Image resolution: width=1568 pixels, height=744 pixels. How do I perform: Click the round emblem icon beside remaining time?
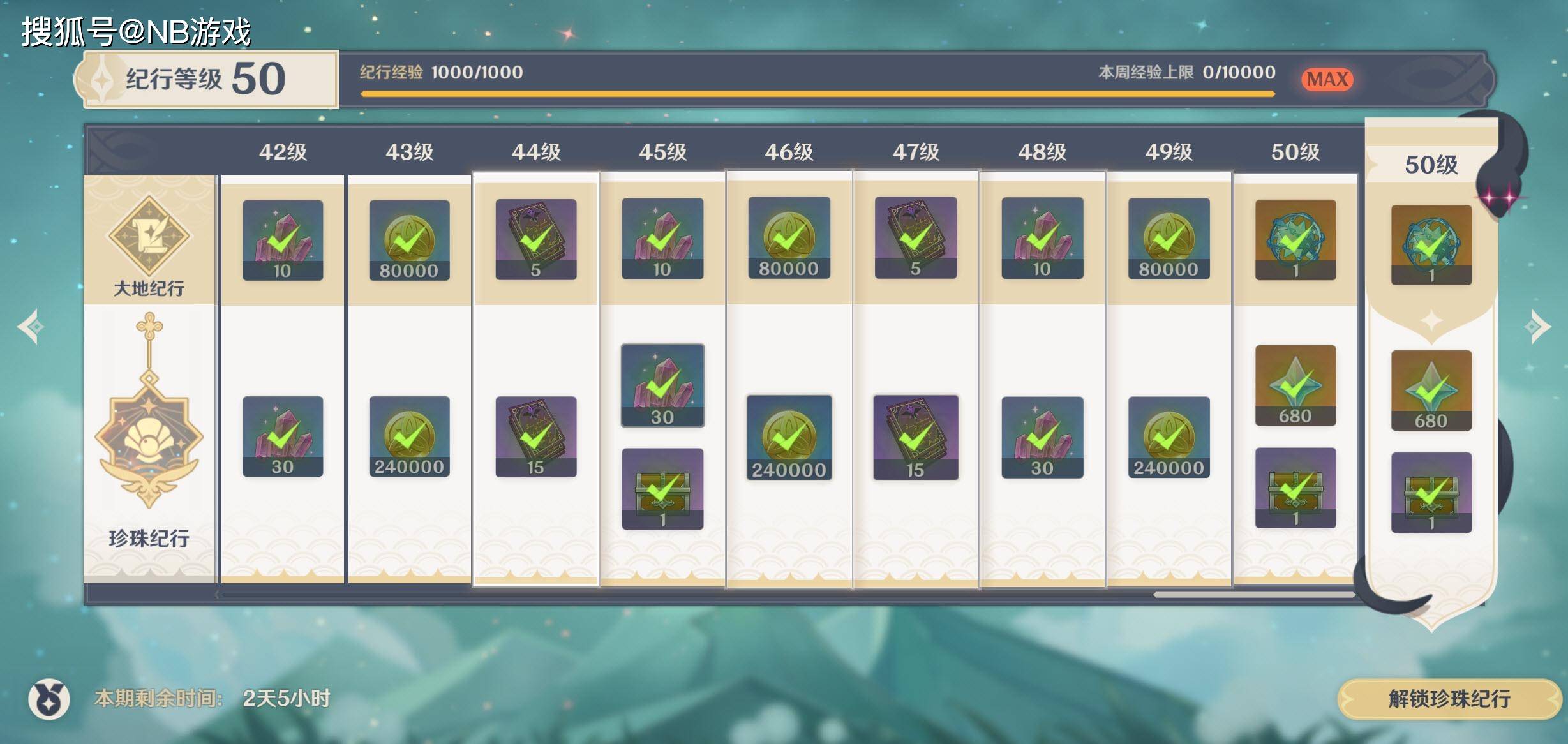(x=49, y=699)
